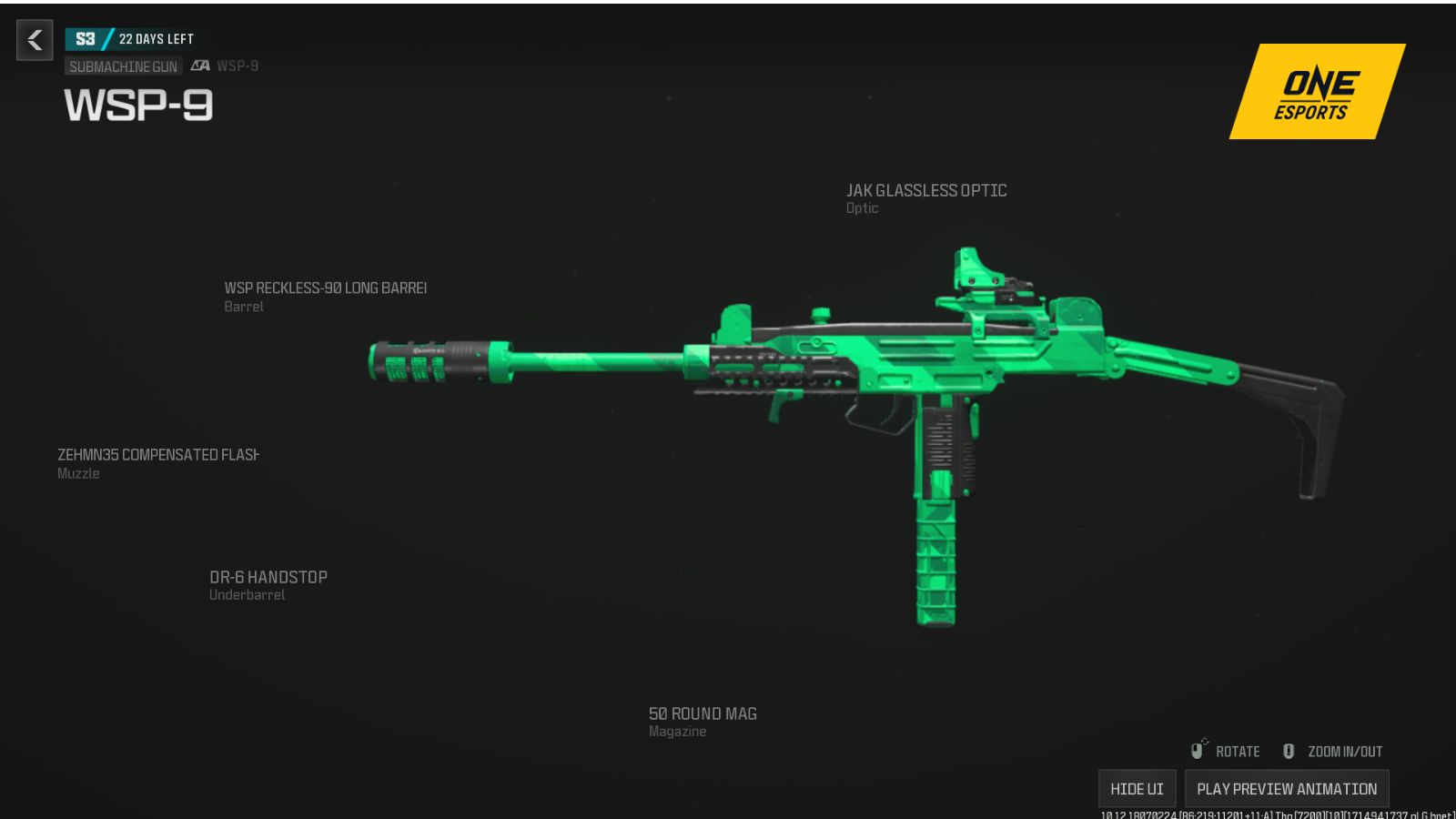Toggle Hide UI

point(1137,788)
